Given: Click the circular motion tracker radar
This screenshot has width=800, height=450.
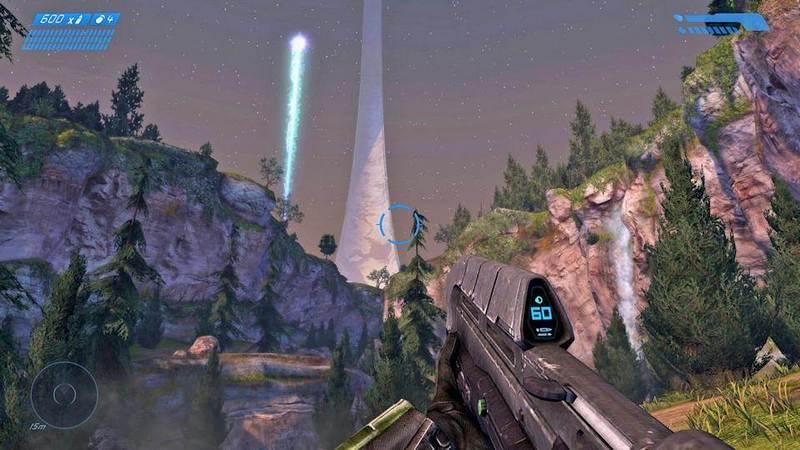Looking at the screenshot, I should tap(63, 394).
